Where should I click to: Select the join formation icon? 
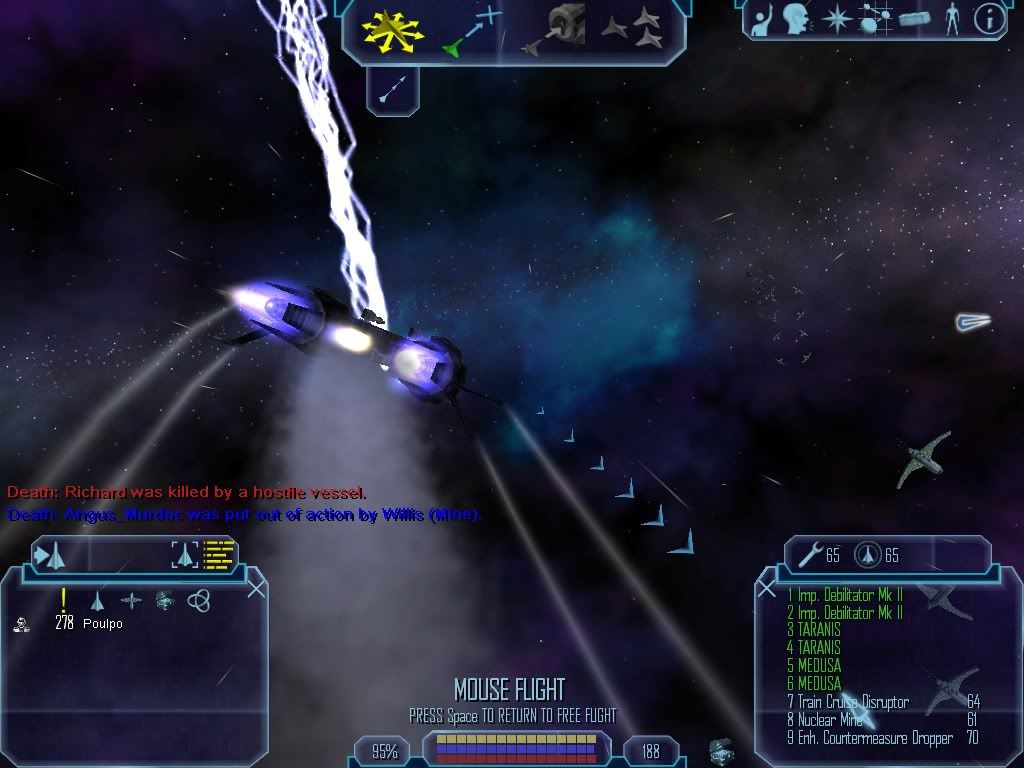632,26
